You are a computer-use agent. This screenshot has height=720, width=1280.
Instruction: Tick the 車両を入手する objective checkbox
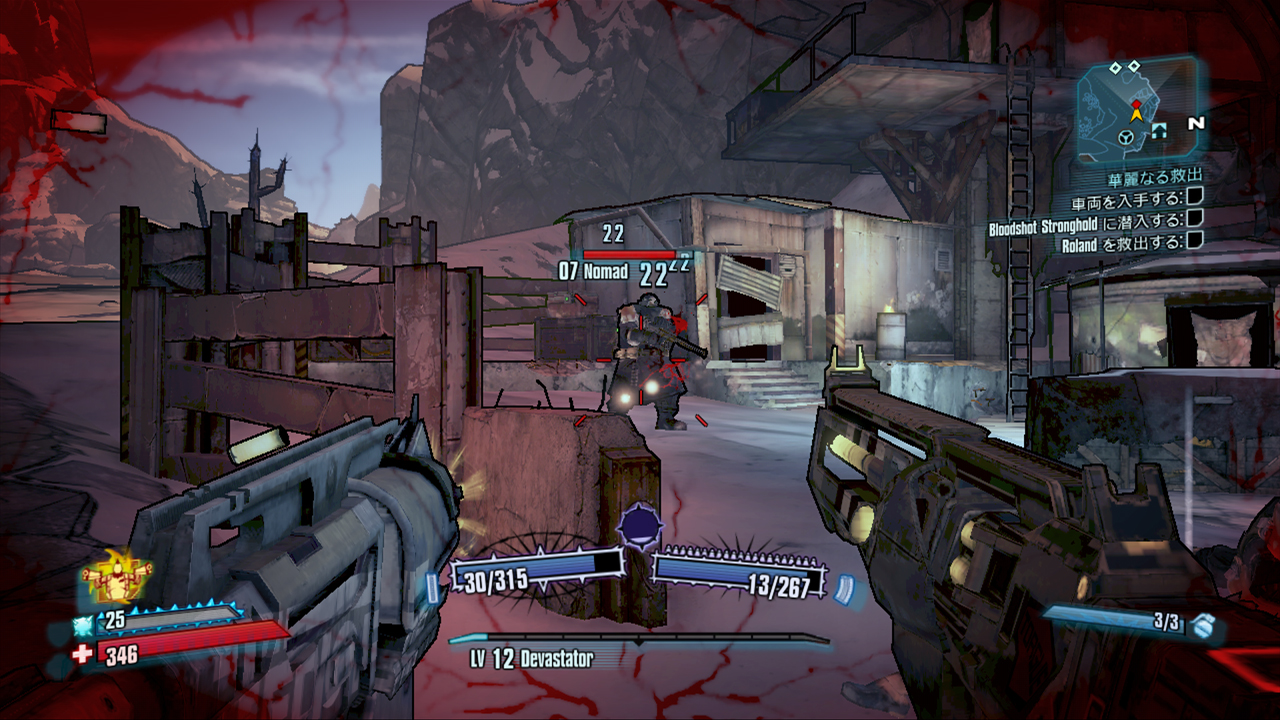pyautogui.click(x=1194, y=200)
